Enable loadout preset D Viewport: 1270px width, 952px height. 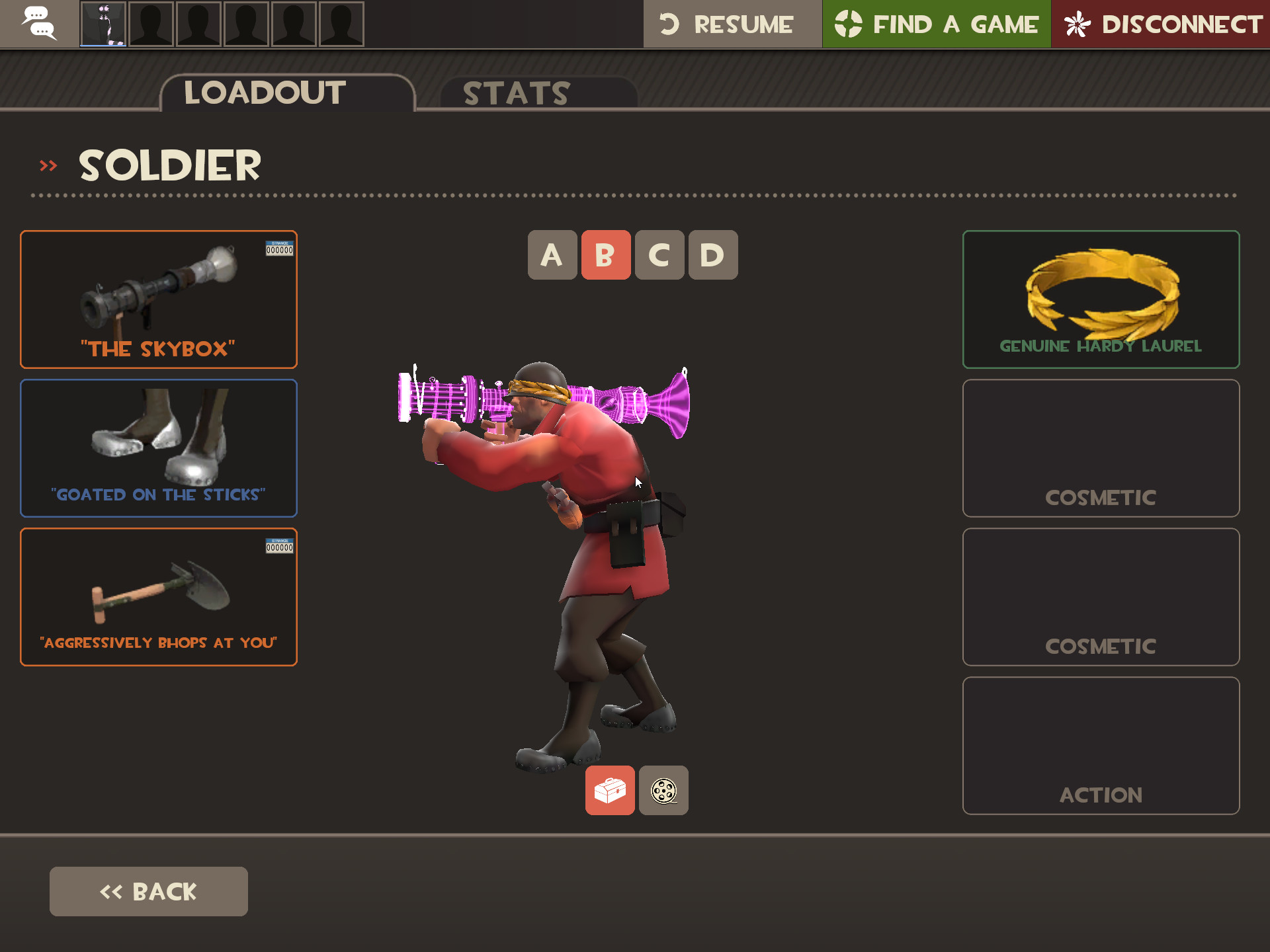coord(712,255)
